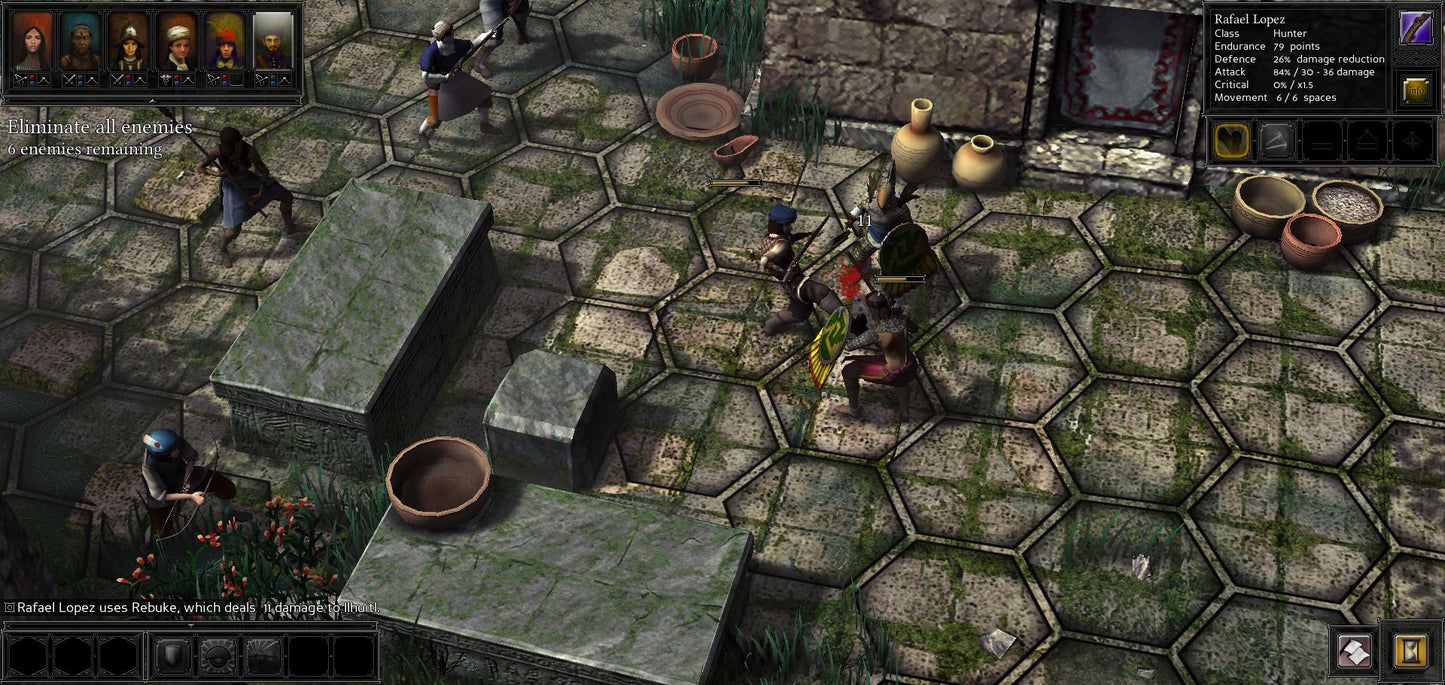Viewport: 1445px width, 685px height.
Task: Choose the conquistador-helmet woman's portrait
Action: (128, 40)
